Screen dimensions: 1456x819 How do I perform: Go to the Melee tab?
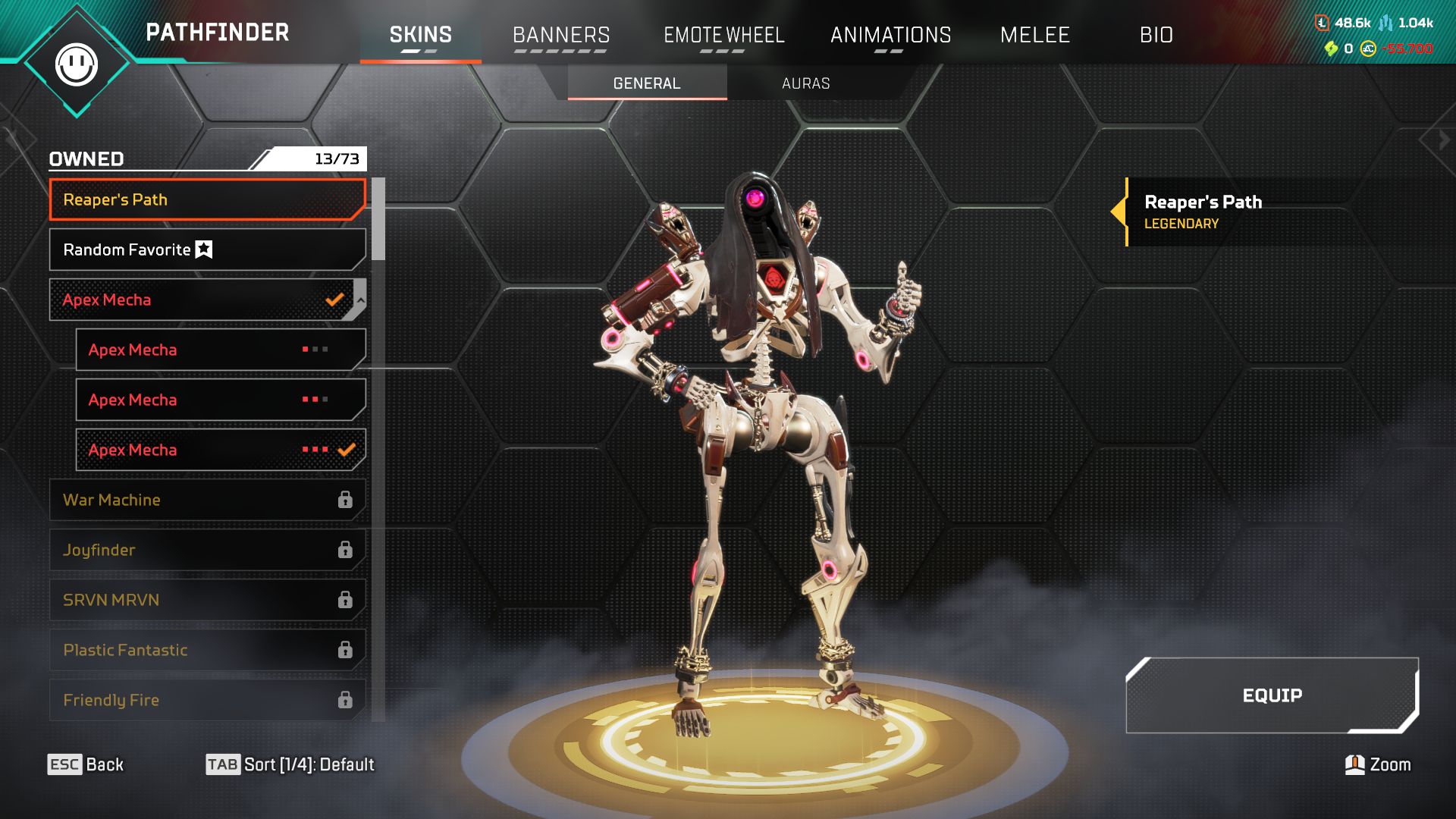(1034, 35)
